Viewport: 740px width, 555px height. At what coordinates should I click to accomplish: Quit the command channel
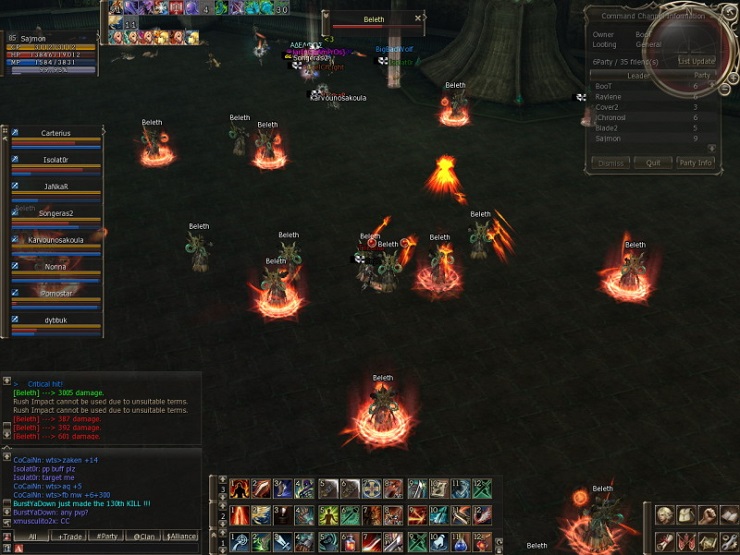[x=652, y=162]
